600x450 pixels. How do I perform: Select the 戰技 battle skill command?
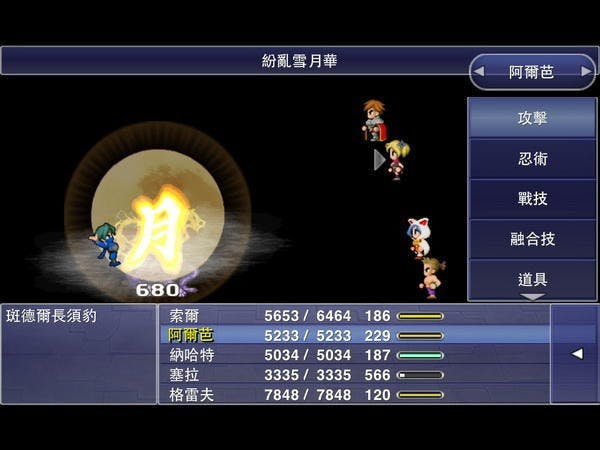tap(532, 199)
